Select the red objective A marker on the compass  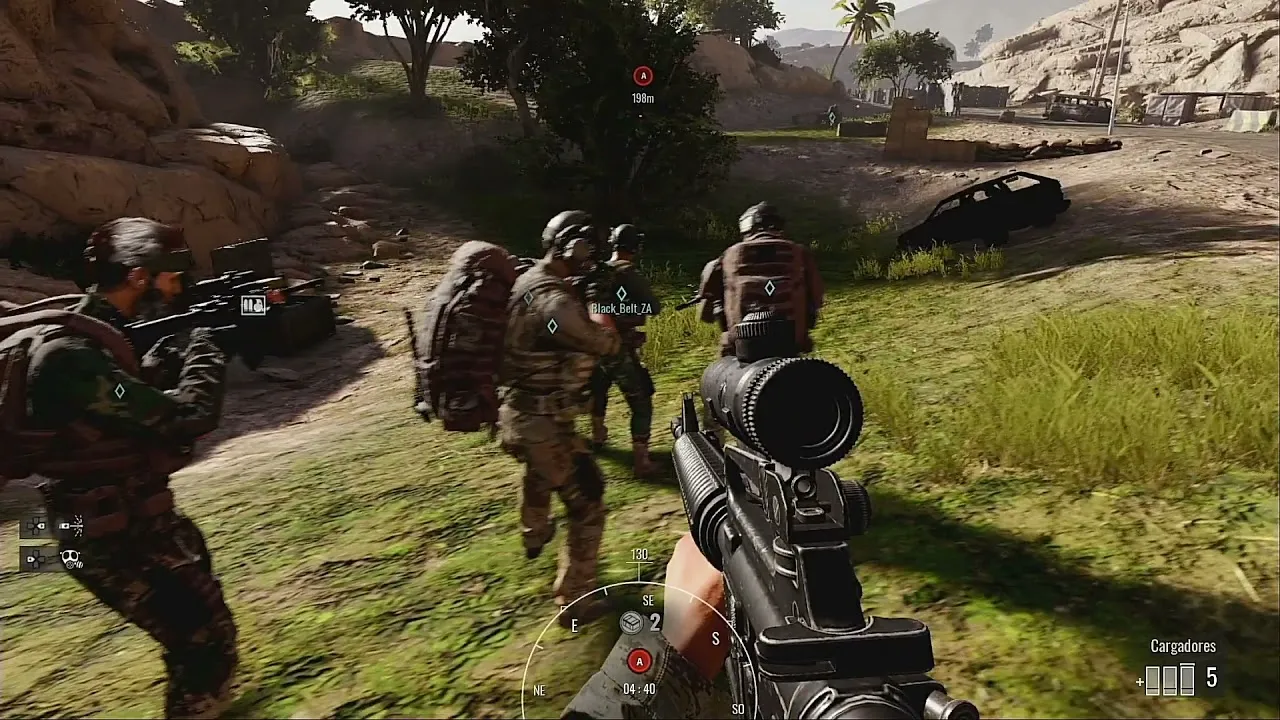click(x=639, y=661)
